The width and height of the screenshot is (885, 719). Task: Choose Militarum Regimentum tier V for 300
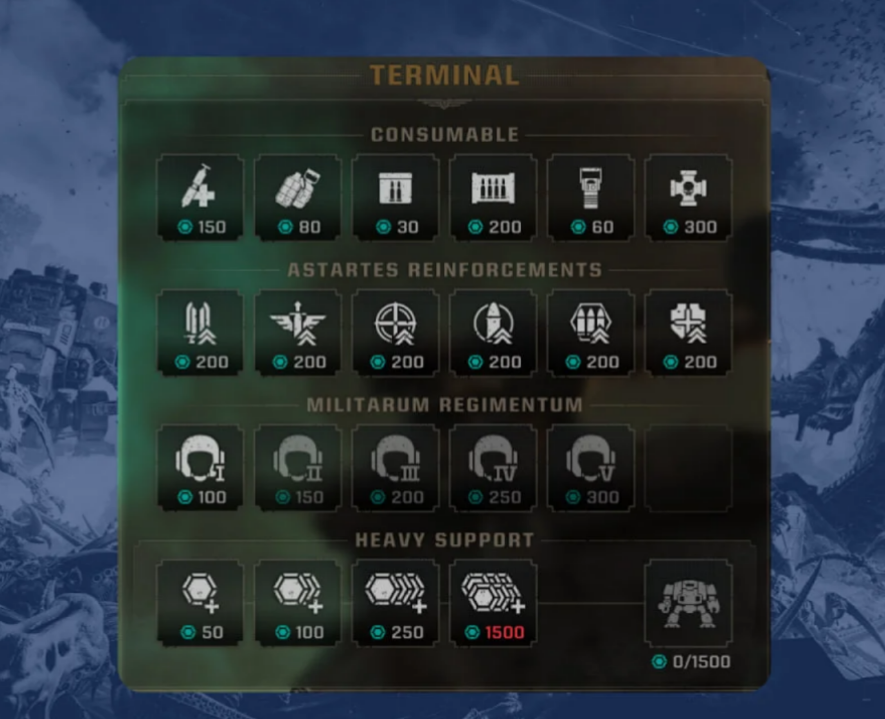591,467
